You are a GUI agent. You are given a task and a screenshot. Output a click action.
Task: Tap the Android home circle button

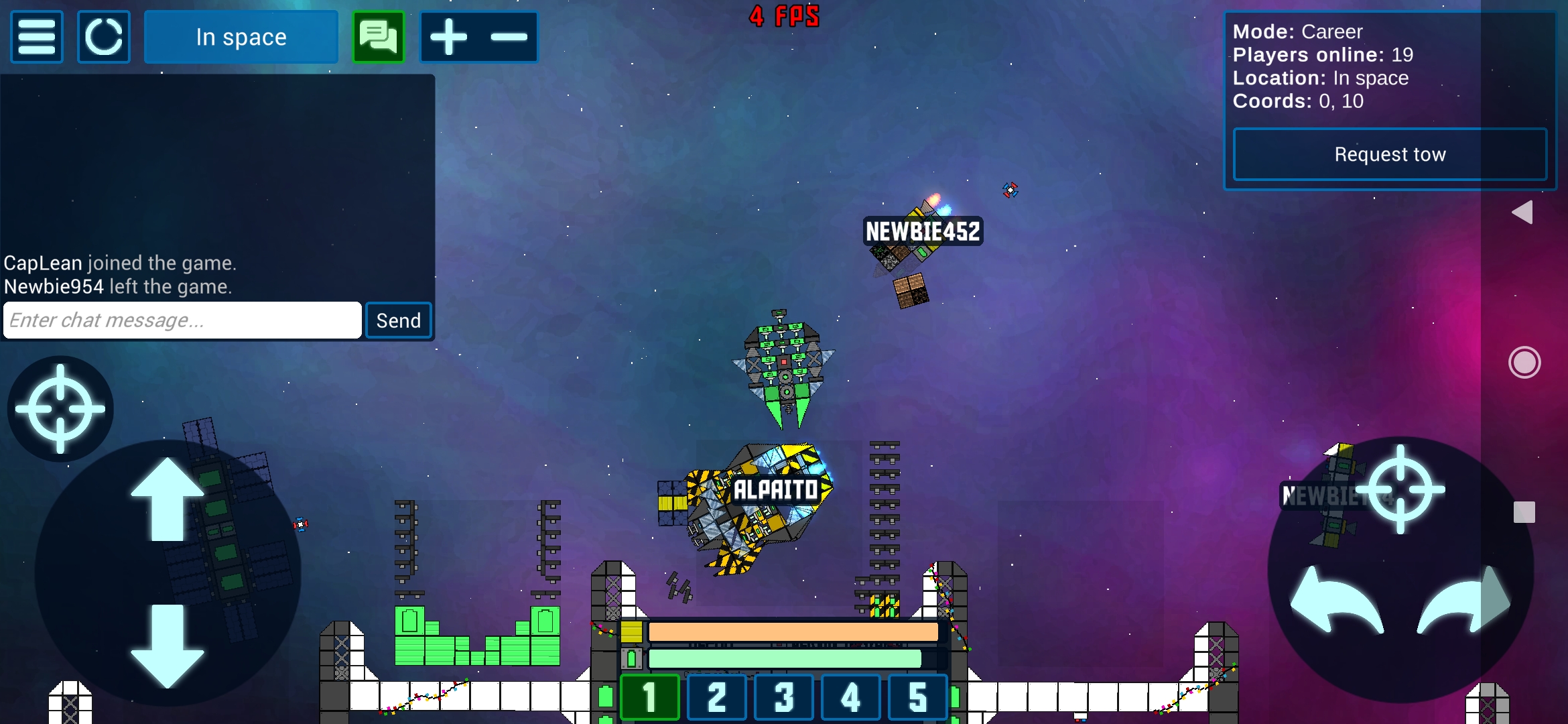click(x=1524, y=363)
